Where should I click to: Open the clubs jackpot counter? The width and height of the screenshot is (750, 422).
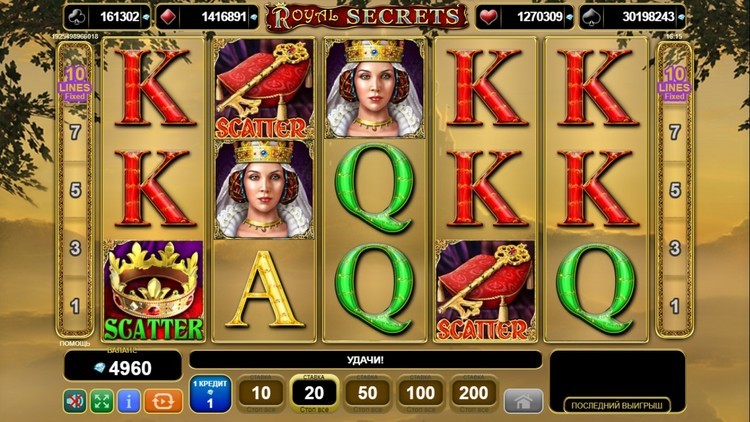click(108, 16)
